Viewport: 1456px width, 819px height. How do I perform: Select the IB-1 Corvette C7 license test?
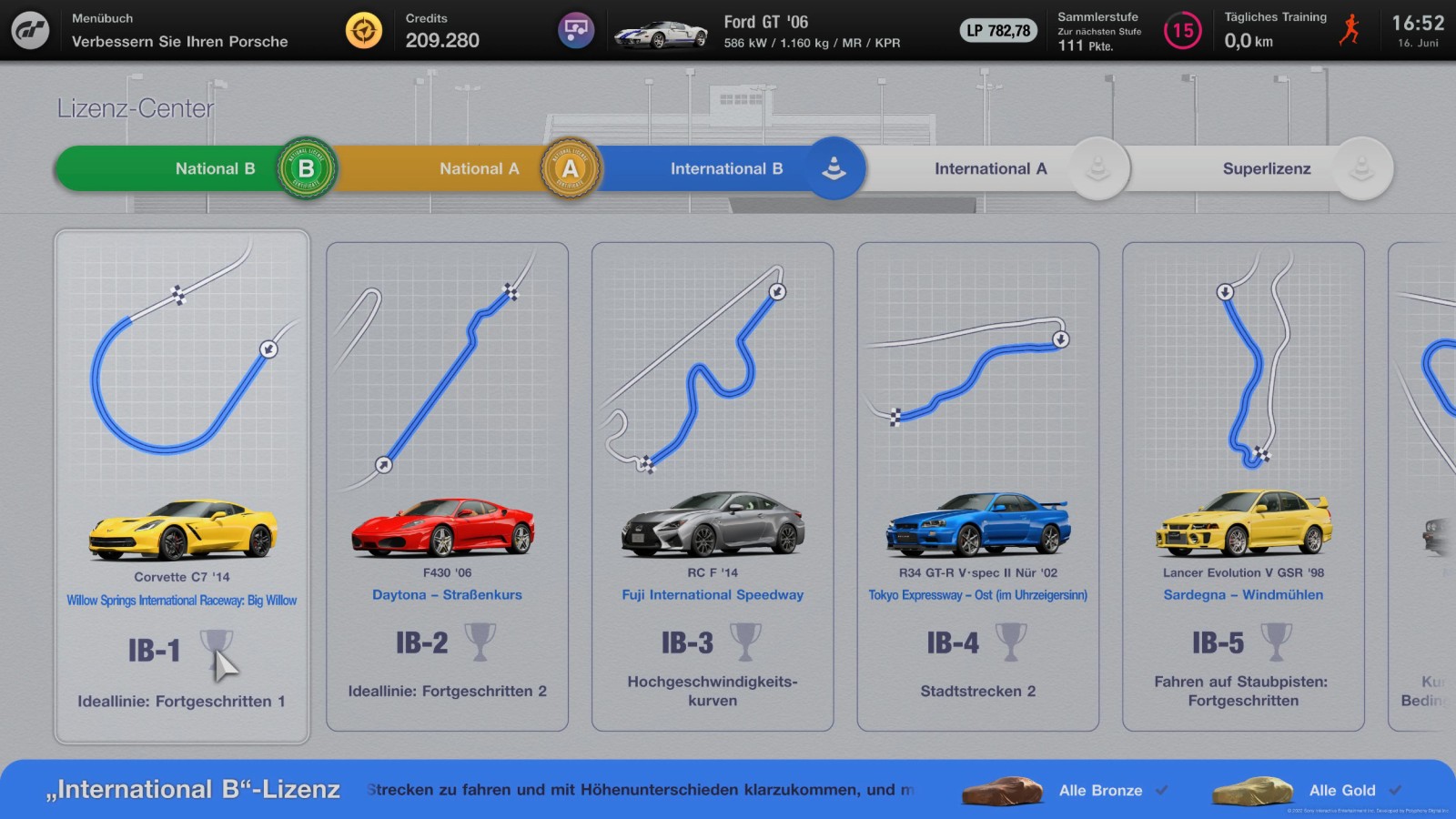[182, 486]
